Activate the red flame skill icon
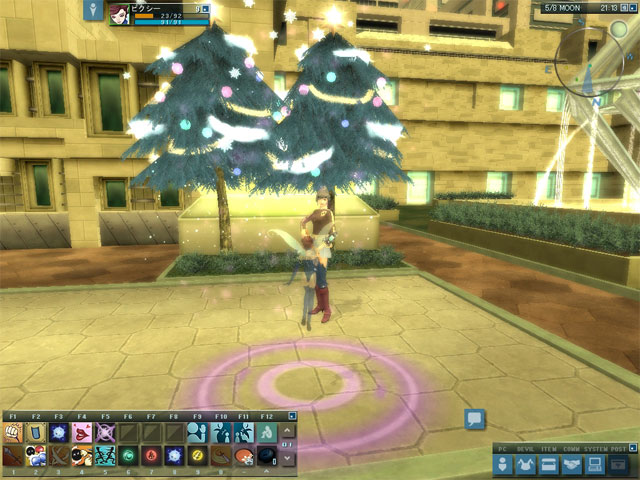 [151, 456]
